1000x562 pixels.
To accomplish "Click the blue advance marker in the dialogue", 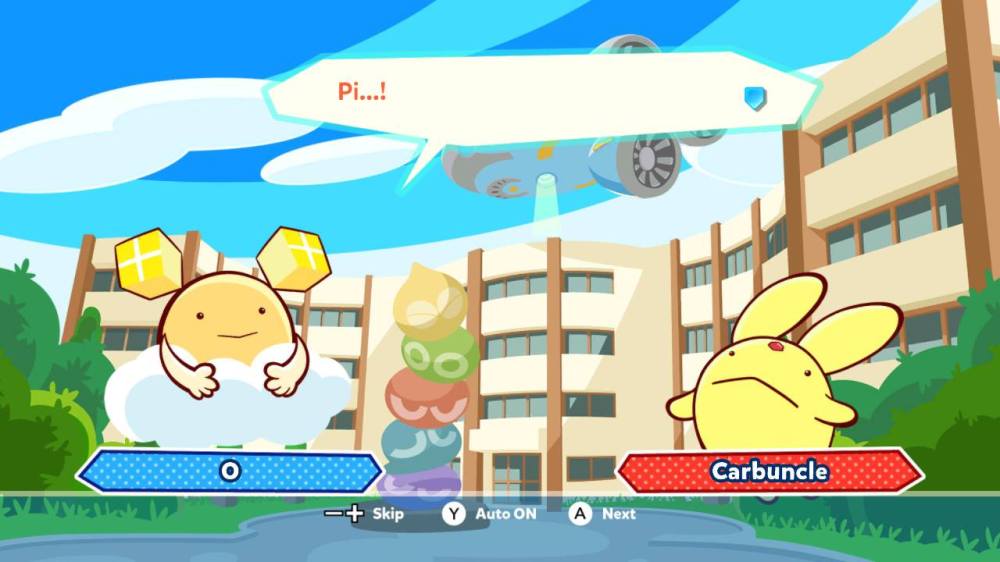I will [754, 97].
